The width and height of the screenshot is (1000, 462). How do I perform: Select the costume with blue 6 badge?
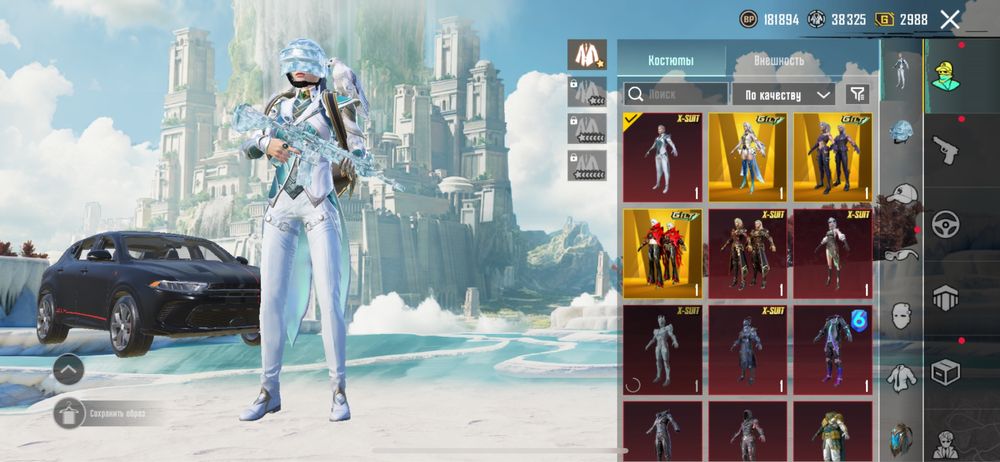coord(833,349)
